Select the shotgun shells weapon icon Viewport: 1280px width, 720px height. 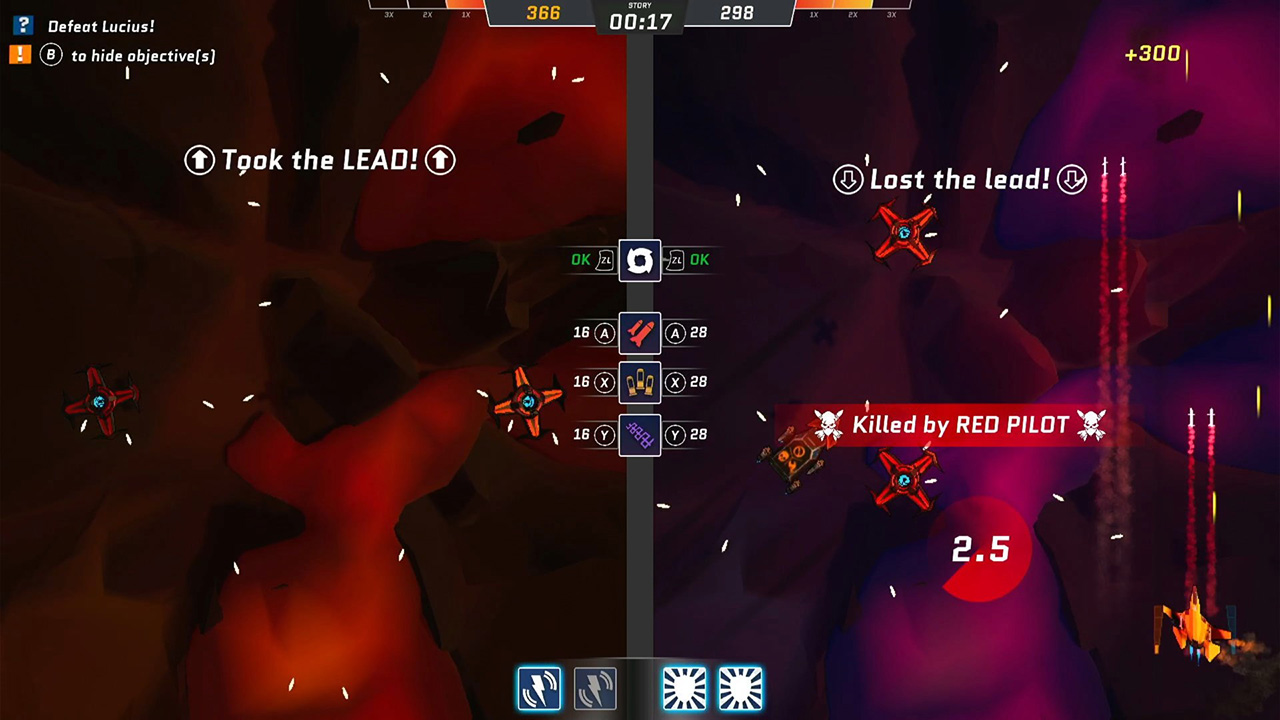point(639,381)
